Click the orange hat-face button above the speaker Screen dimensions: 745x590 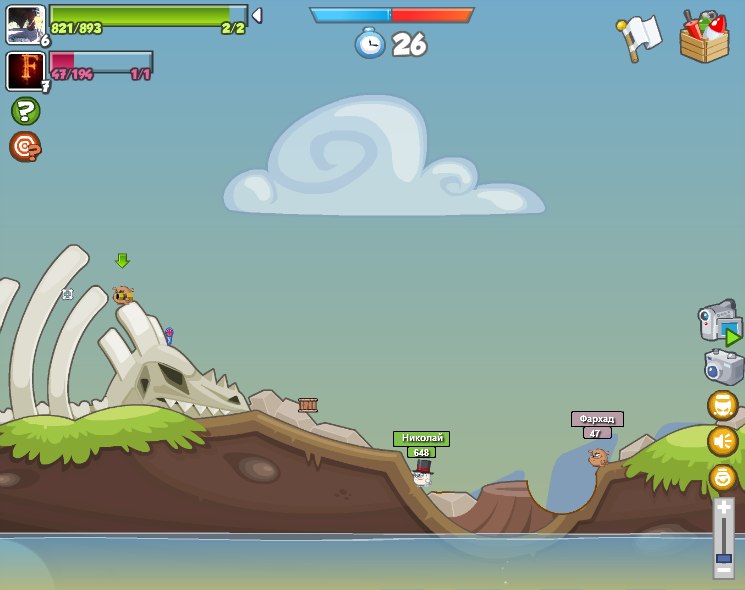point(722,405)
